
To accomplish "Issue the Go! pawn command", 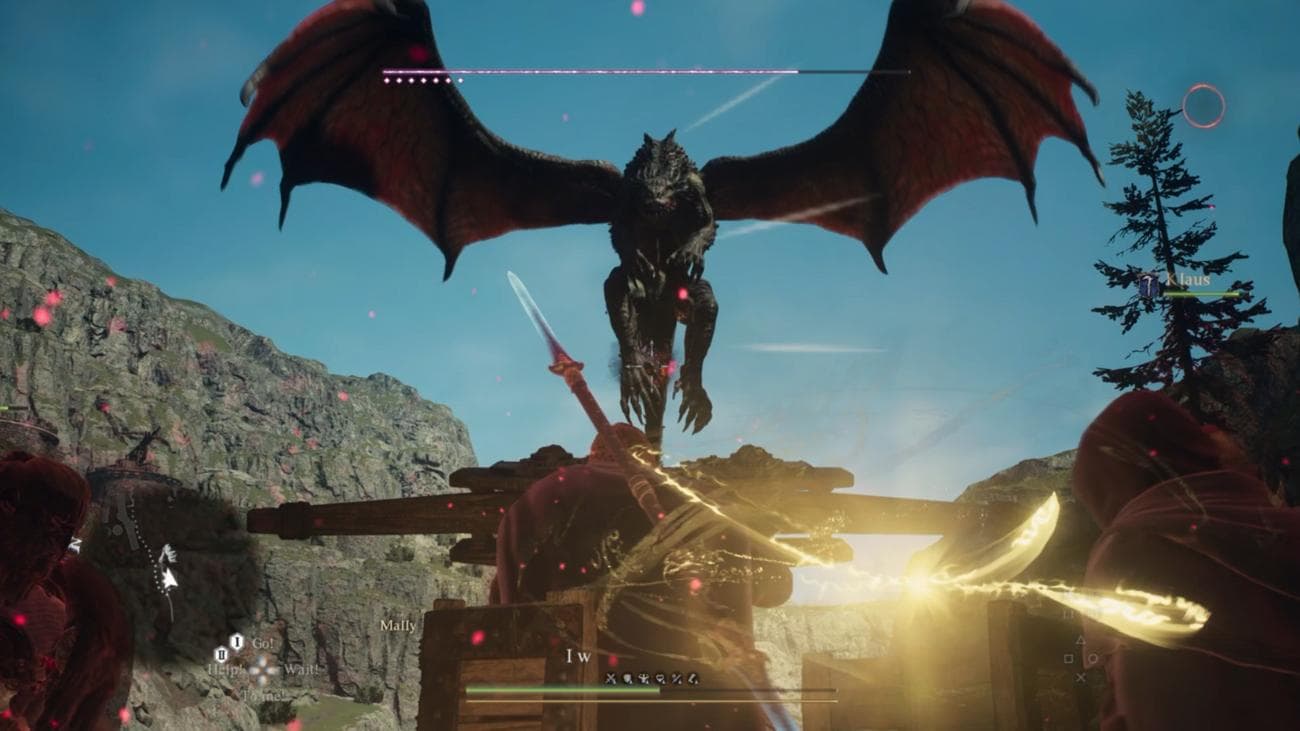I will 264,644.
